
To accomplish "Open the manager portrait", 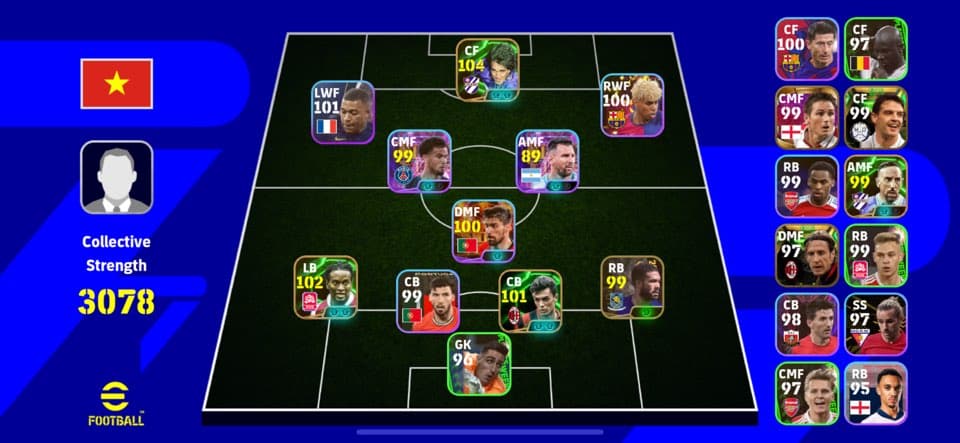I will (117, 177).
